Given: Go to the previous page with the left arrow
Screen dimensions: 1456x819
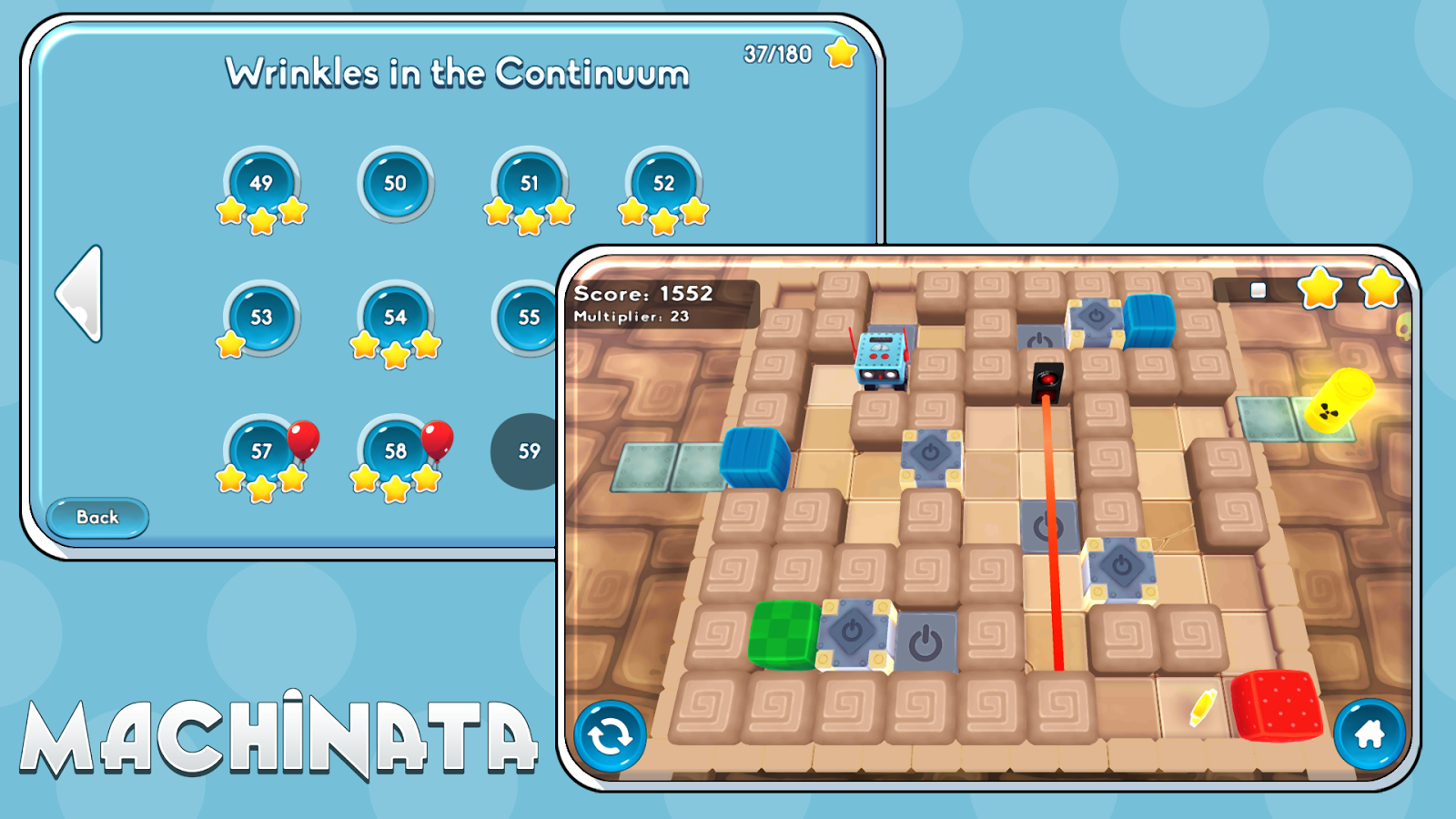Looking at the screenshot, I should coord(80,294).
